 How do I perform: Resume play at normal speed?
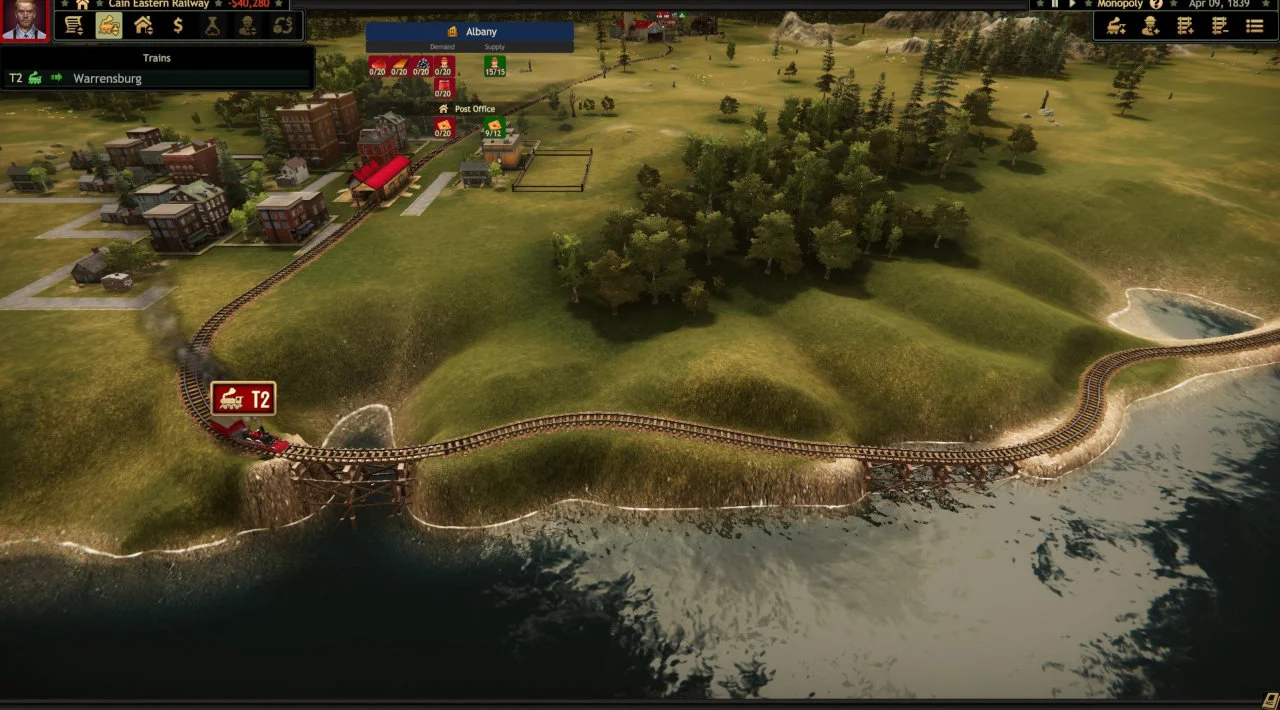click(x=1073, y=4)
